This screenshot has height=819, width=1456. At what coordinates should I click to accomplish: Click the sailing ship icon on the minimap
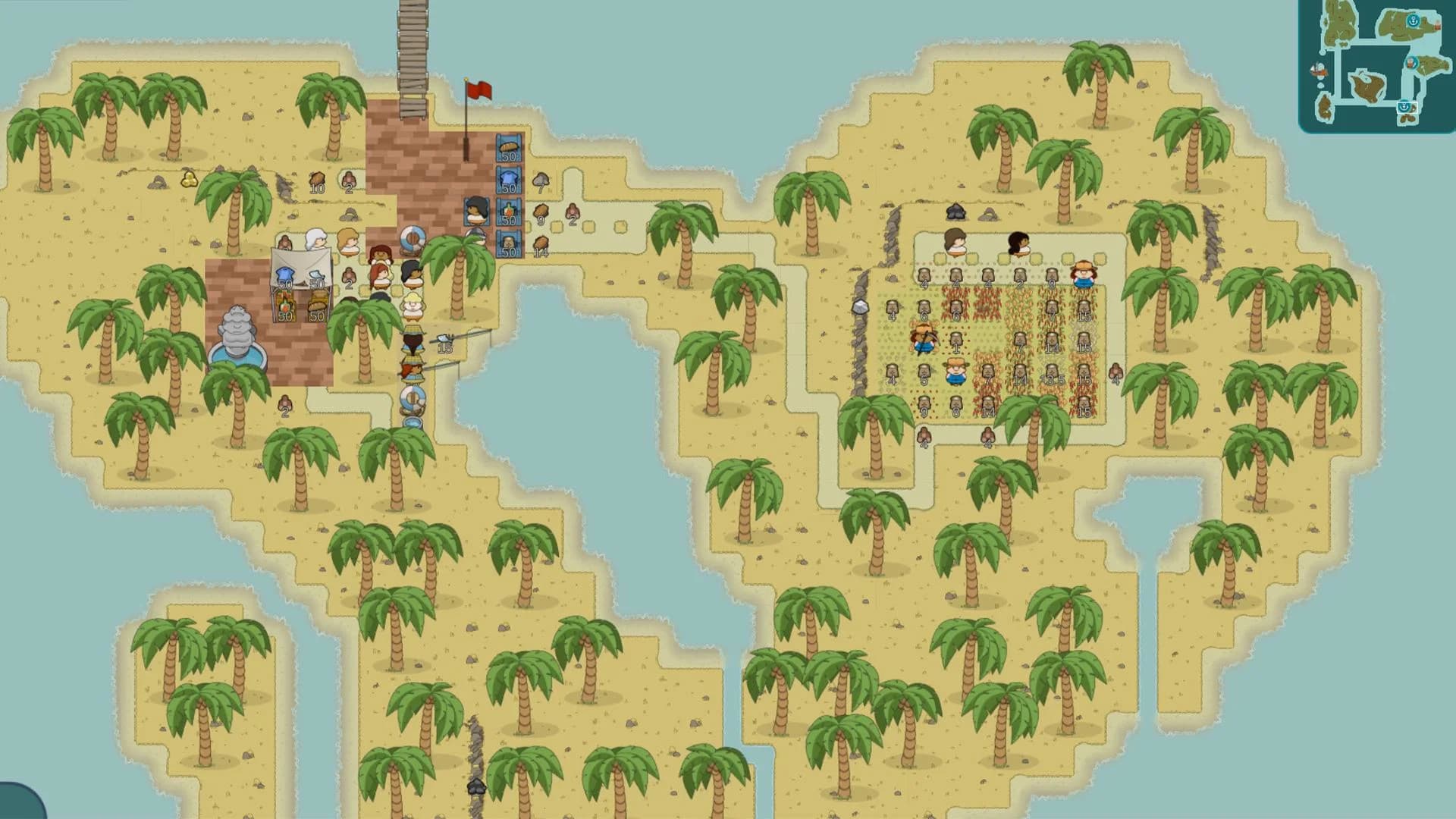point(1318,68)
